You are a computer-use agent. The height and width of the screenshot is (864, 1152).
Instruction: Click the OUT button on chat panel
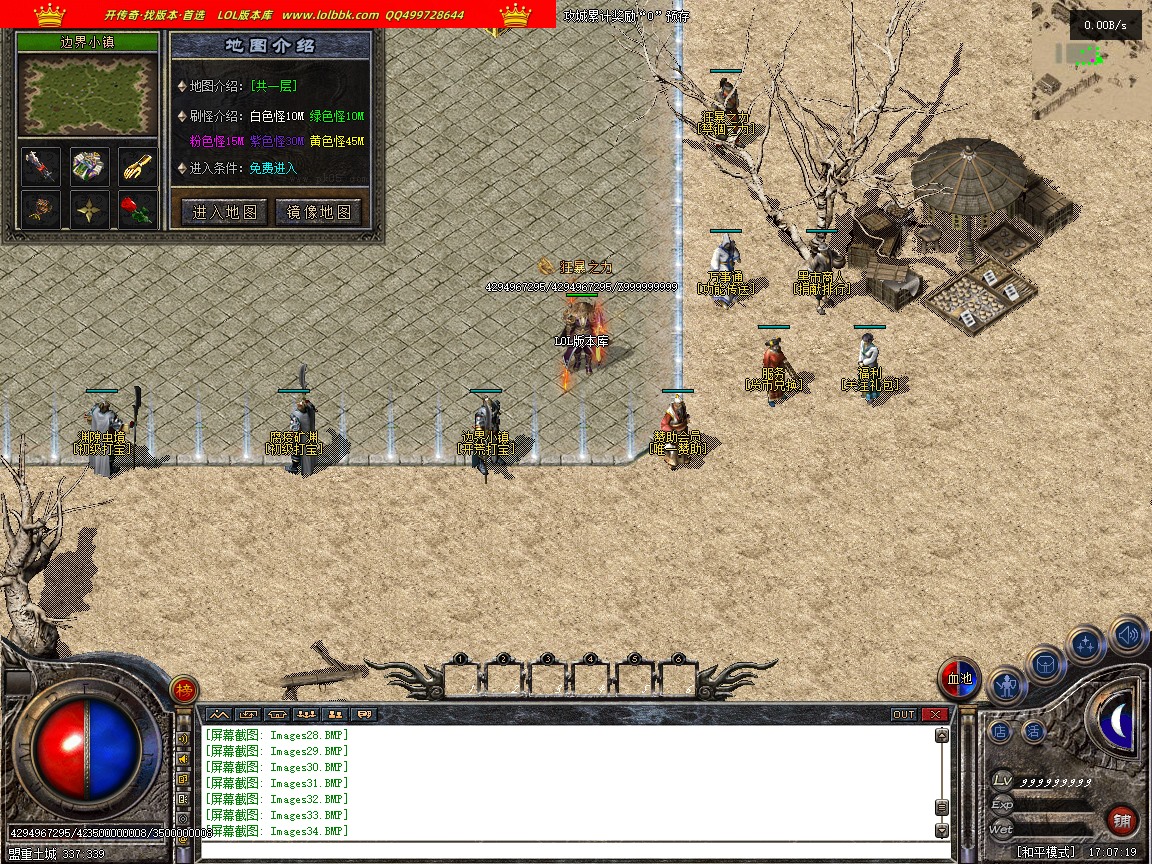click(x=903, y=714)
